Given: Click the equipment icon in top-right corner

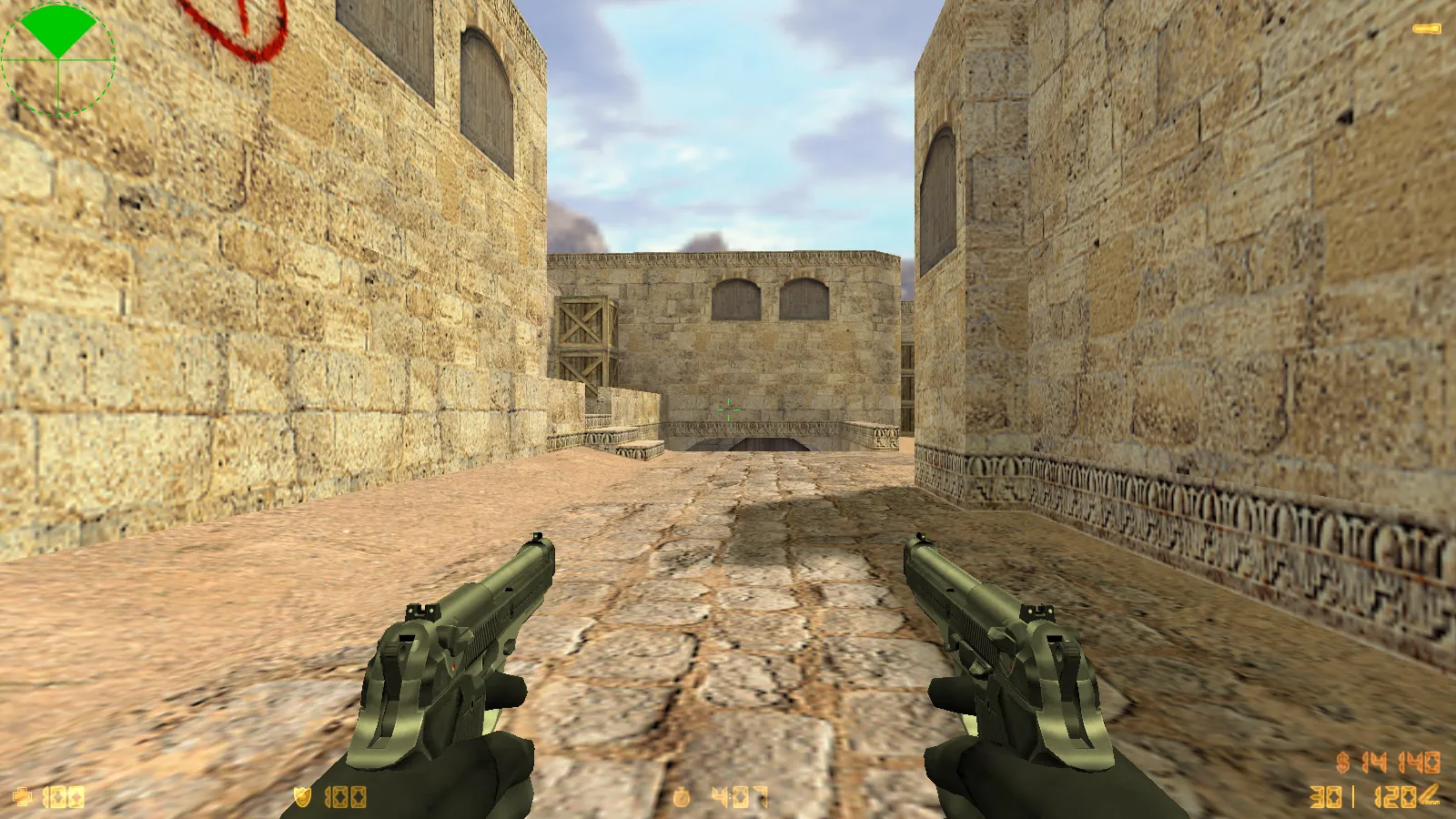Looking at the screenshot, I should (x=1425, y=27).
